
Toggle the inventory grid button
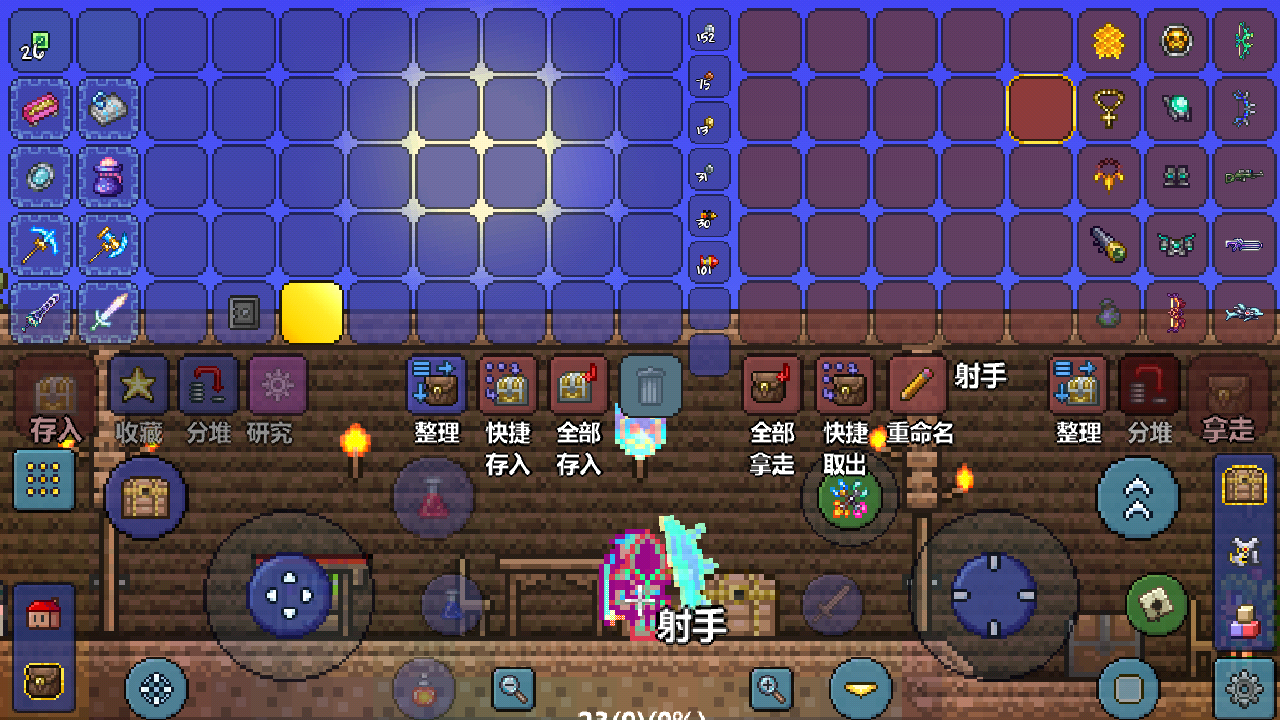click(x=44, y=480)
